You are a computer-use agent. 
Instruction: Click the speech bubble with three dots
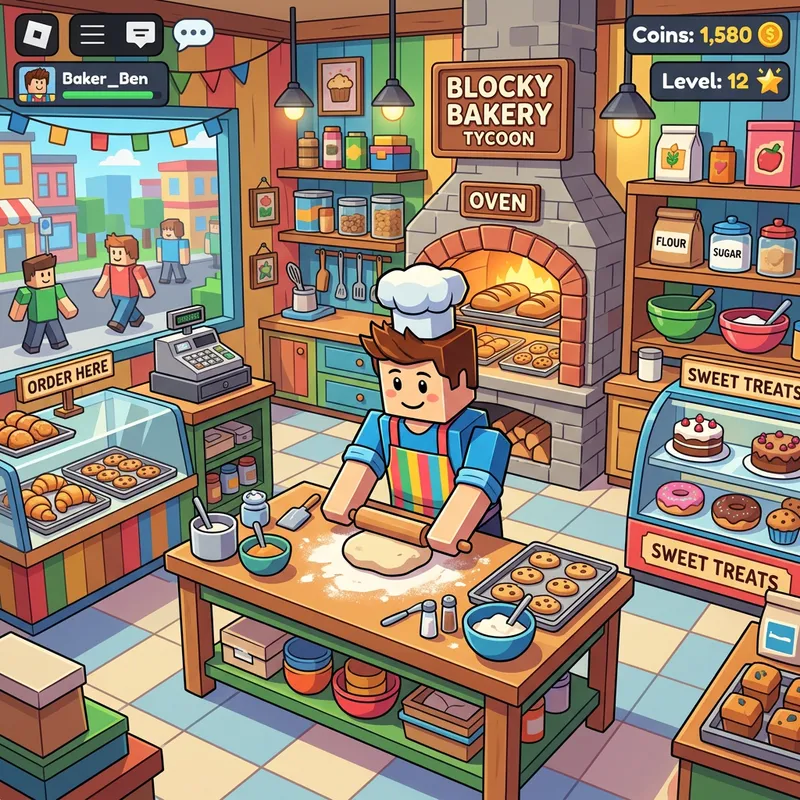(193, 34)
